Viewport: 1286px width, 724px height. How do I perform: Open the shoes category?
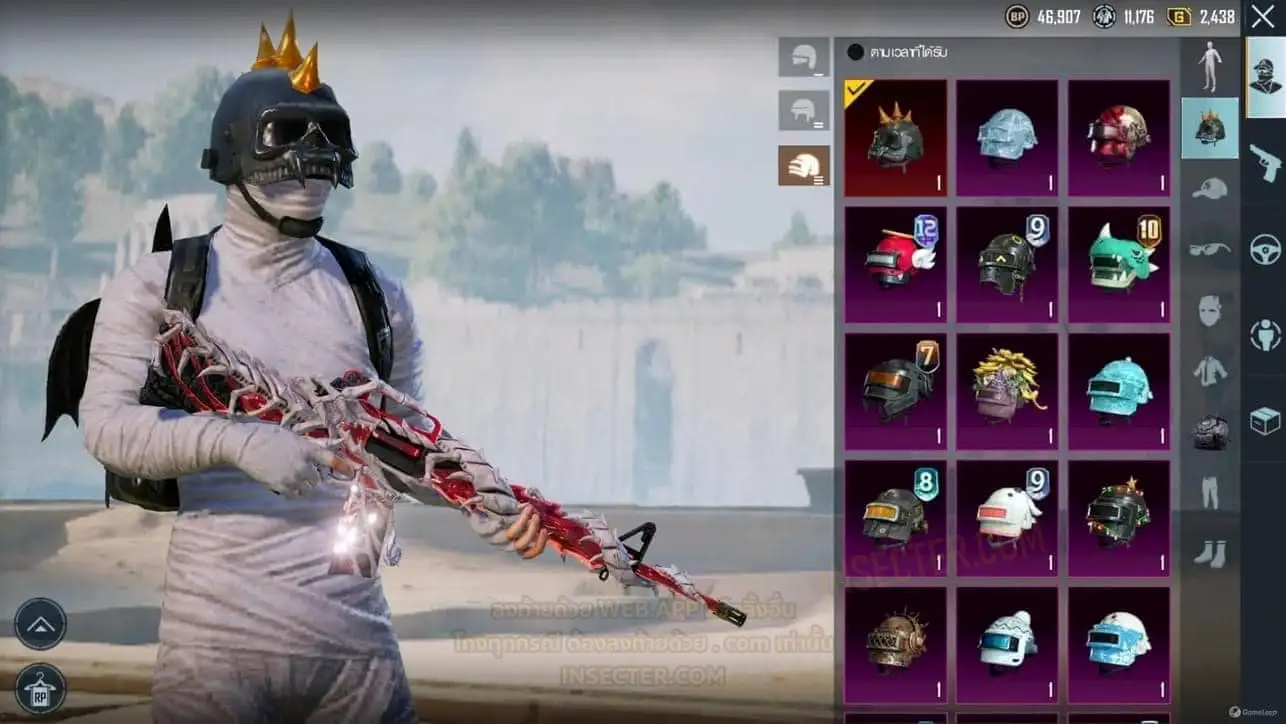pyautogui.click(x=1210, y=553)
